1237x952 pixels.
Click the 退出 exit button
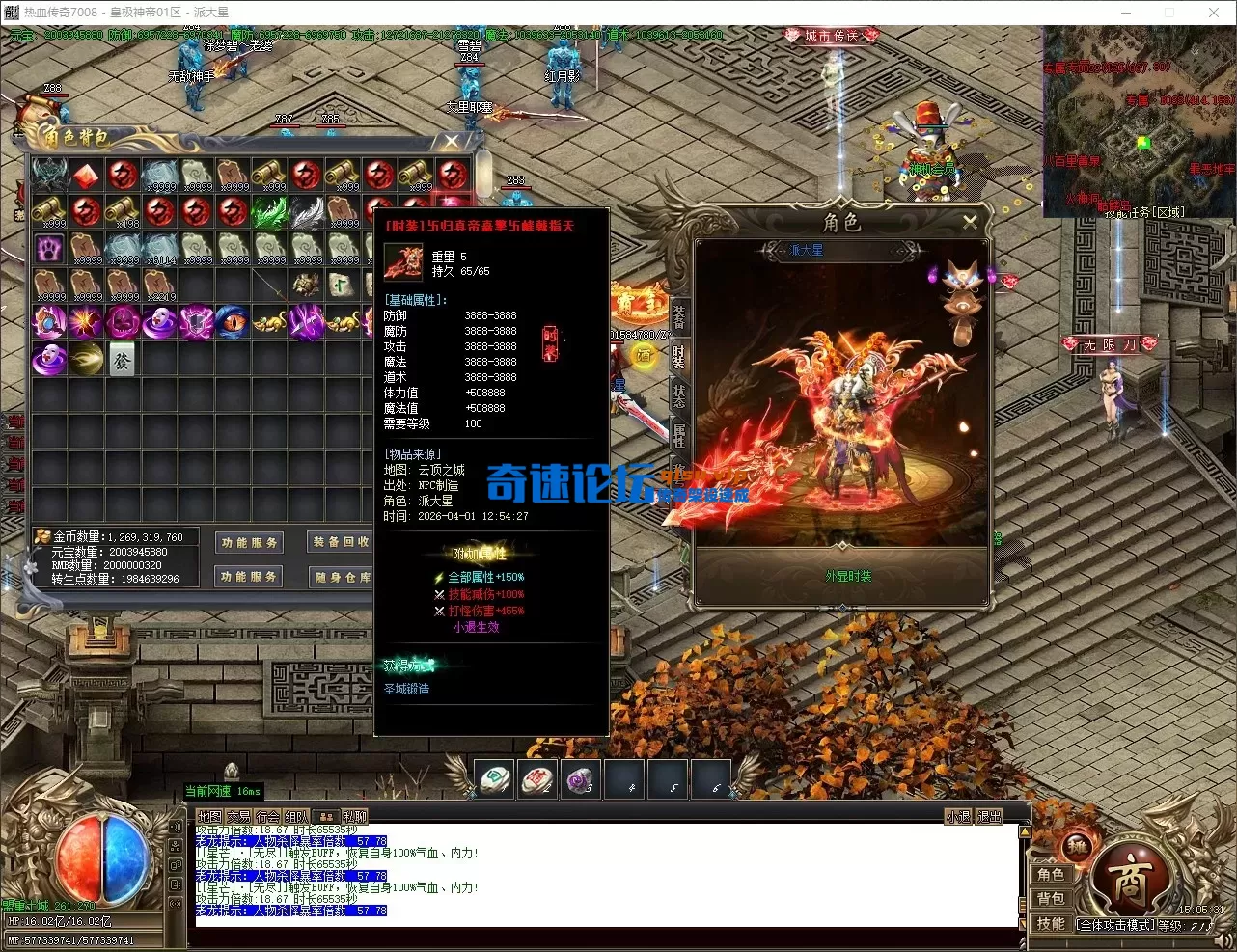coord(990,816)
